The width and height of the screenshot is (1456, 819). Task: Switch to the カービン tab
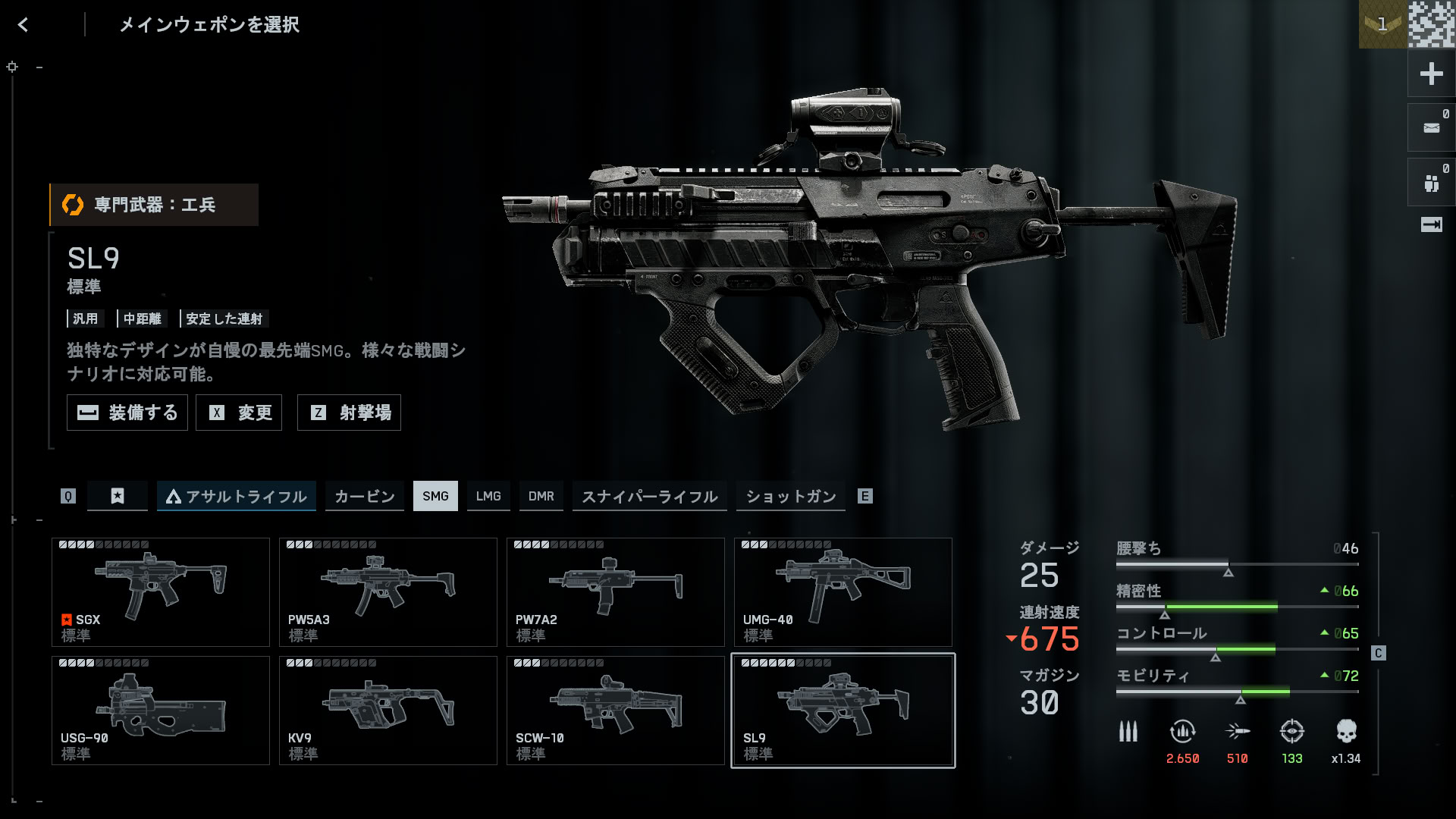(x=364, y=496)
